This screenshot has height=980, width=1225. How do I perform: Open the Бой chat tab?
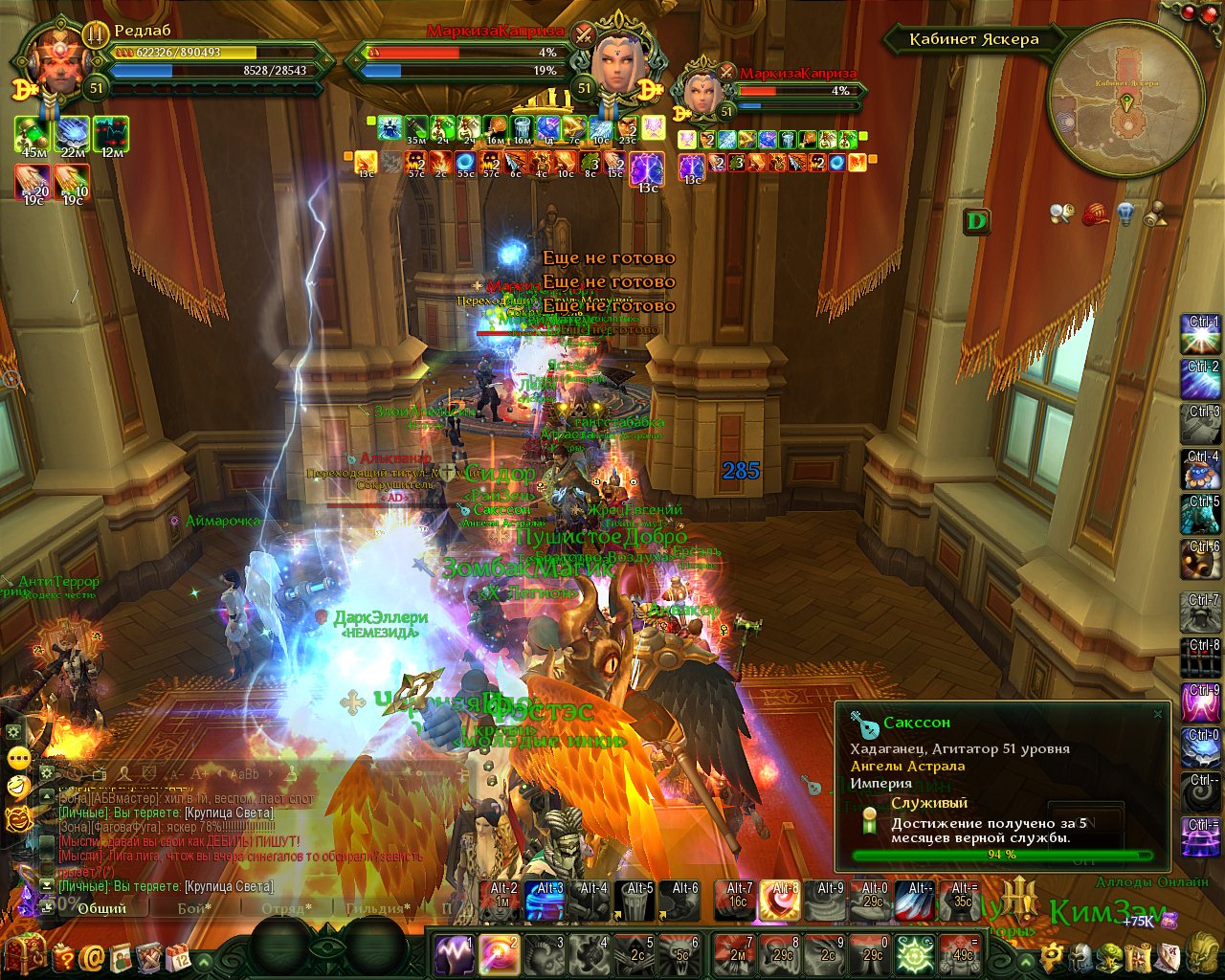point(194,907)
